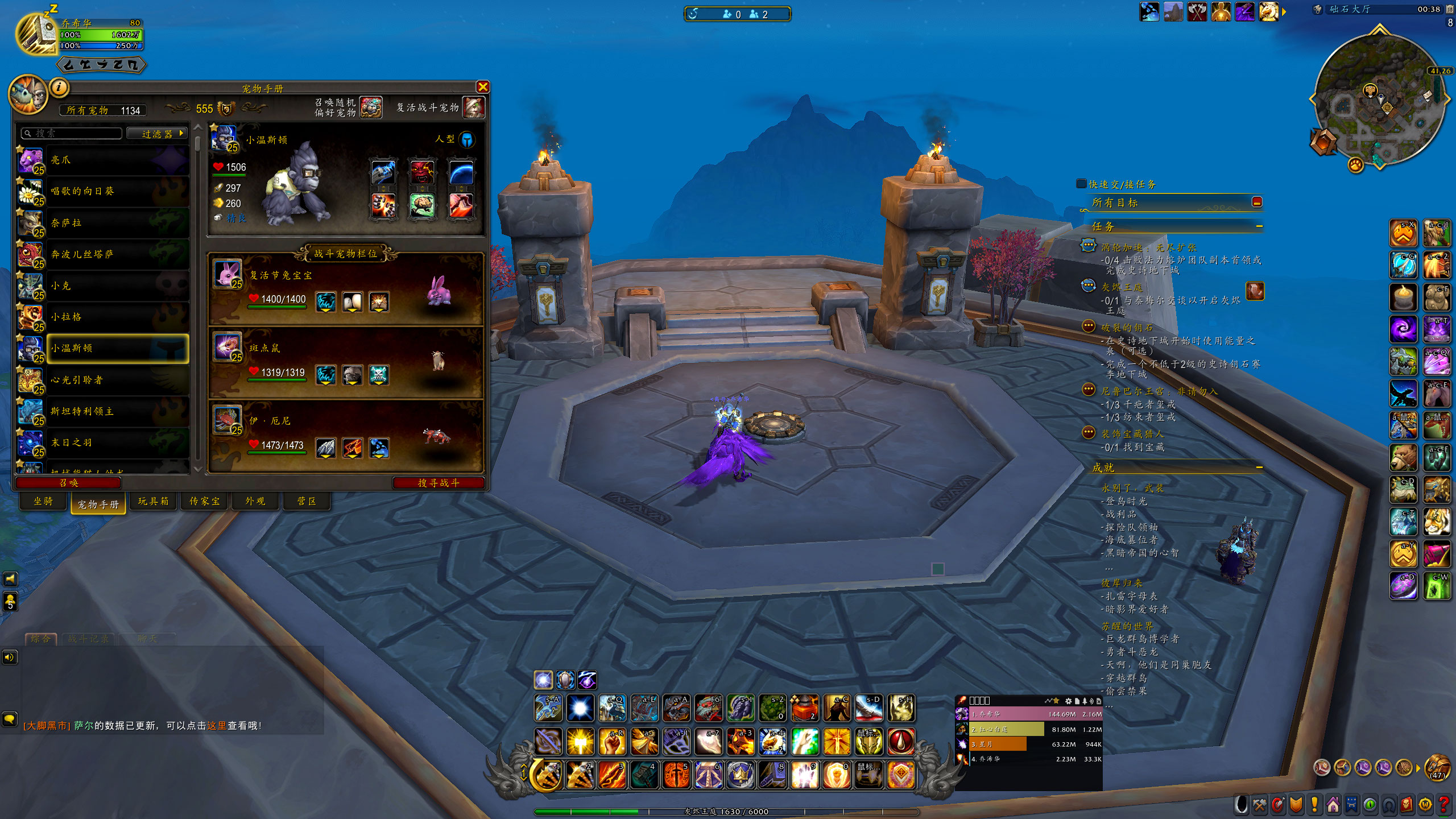This screenshot has height=819, width=1456.
Task: Open the 玩具箱 toy box tab
Action: [153, 501]
